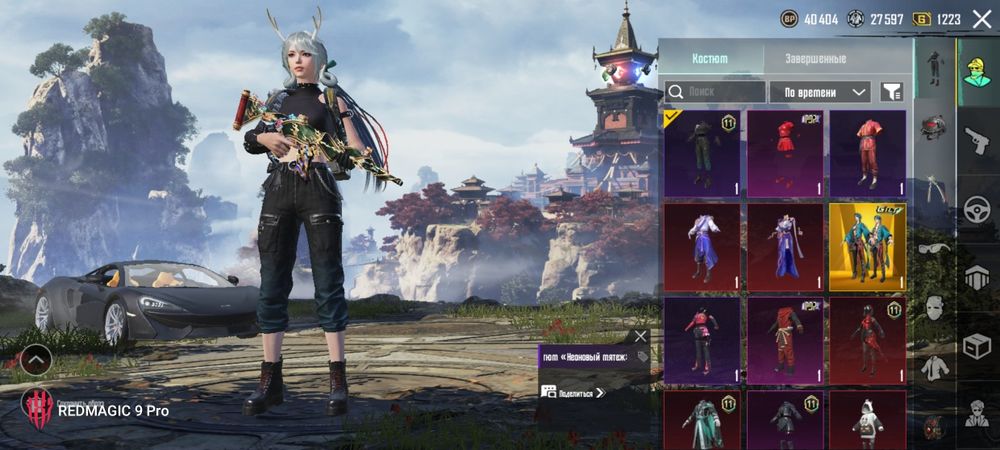Share the outfit via Поделиться button
This screenshot has width=1000, height=450.
[575, 393]
